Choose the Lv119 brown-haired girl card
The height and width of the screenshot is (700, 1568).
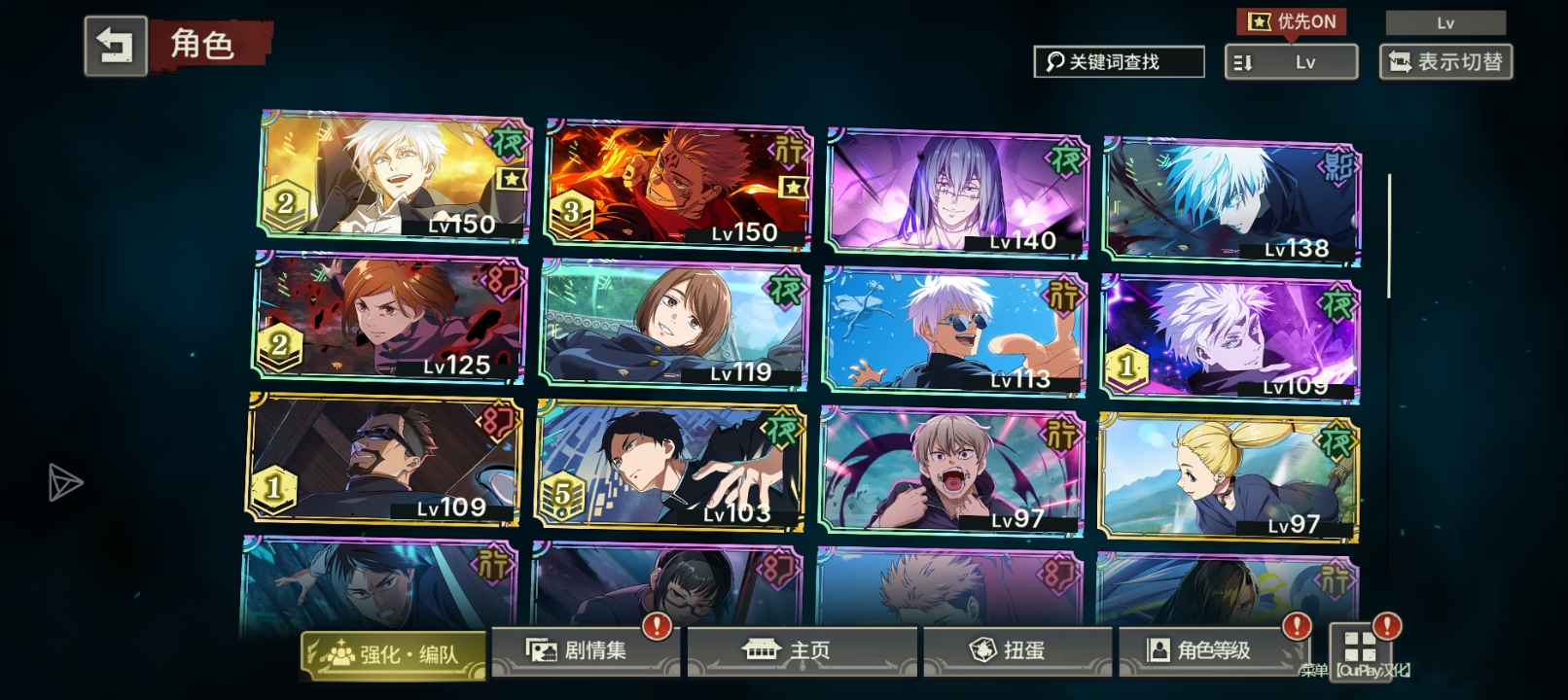point(673,323)
